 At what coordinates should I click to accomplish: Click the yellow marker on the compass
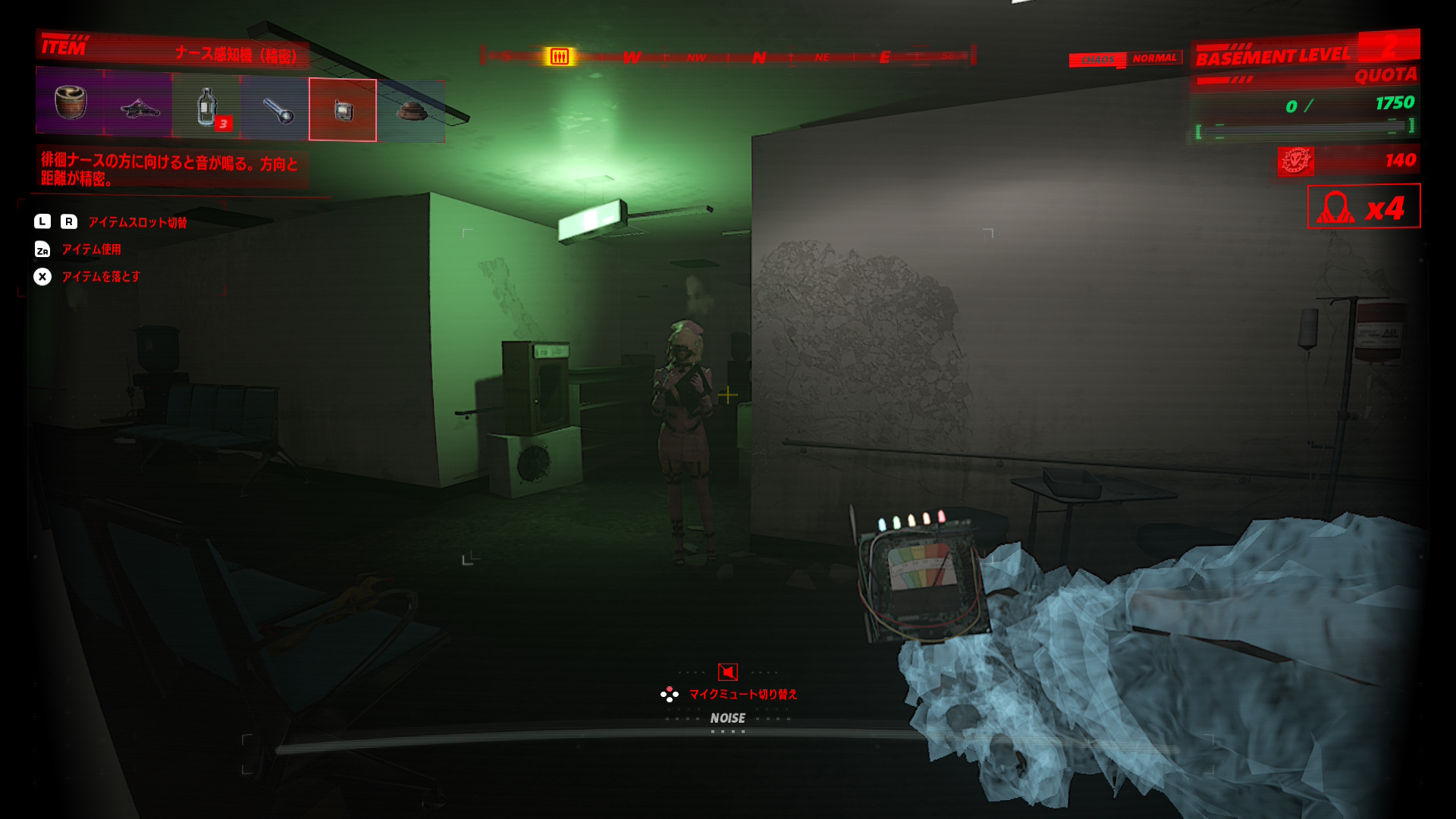pyautogui.click(x=560, y=57)
